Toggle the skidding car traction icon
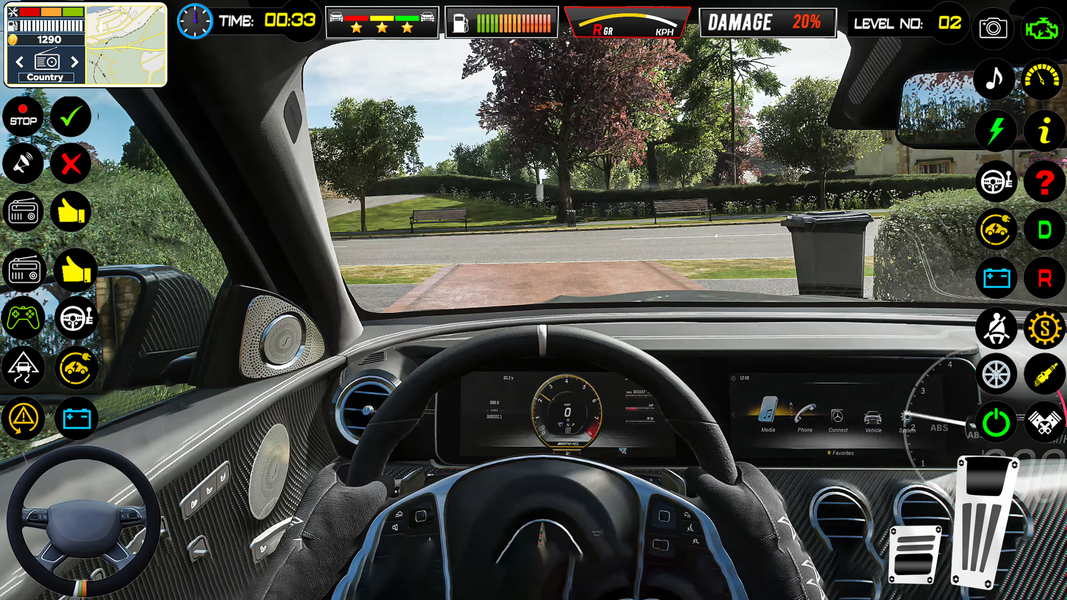Screen dimensions: 1067x600 tap(22, 368)
